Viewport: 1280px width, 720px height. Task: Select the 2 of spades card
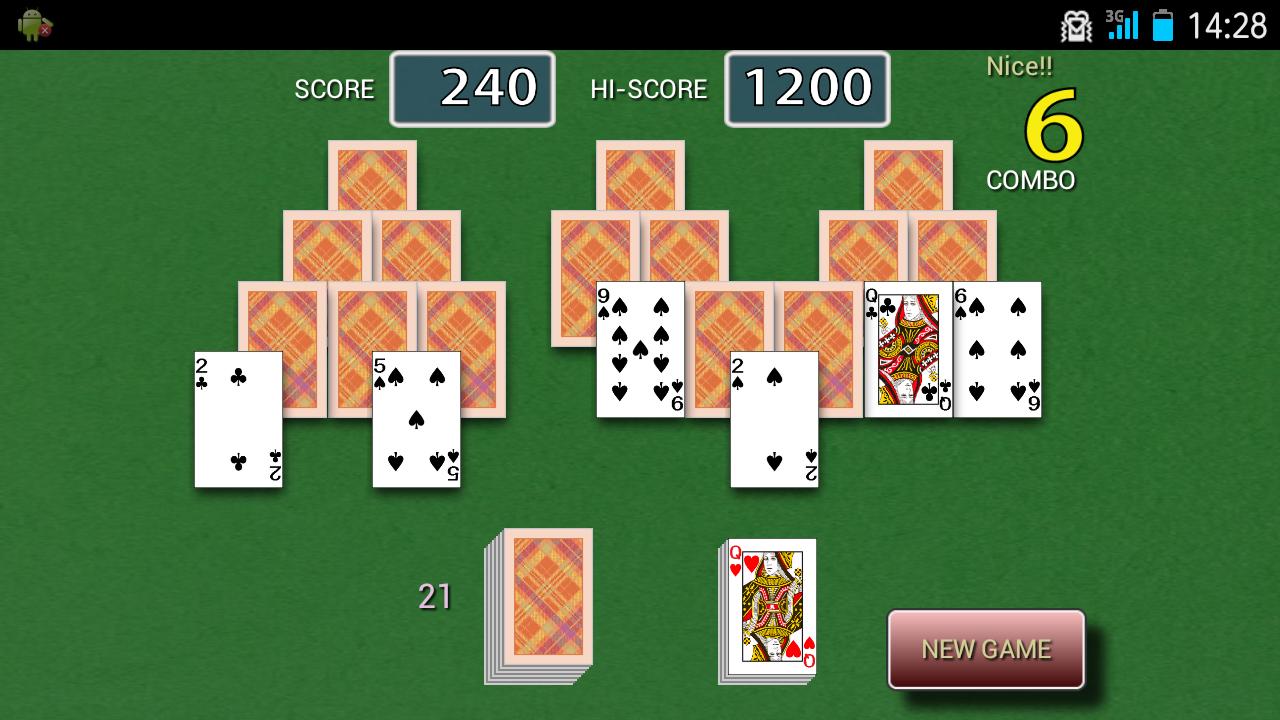pyautogui.click(x=775, y=420)
